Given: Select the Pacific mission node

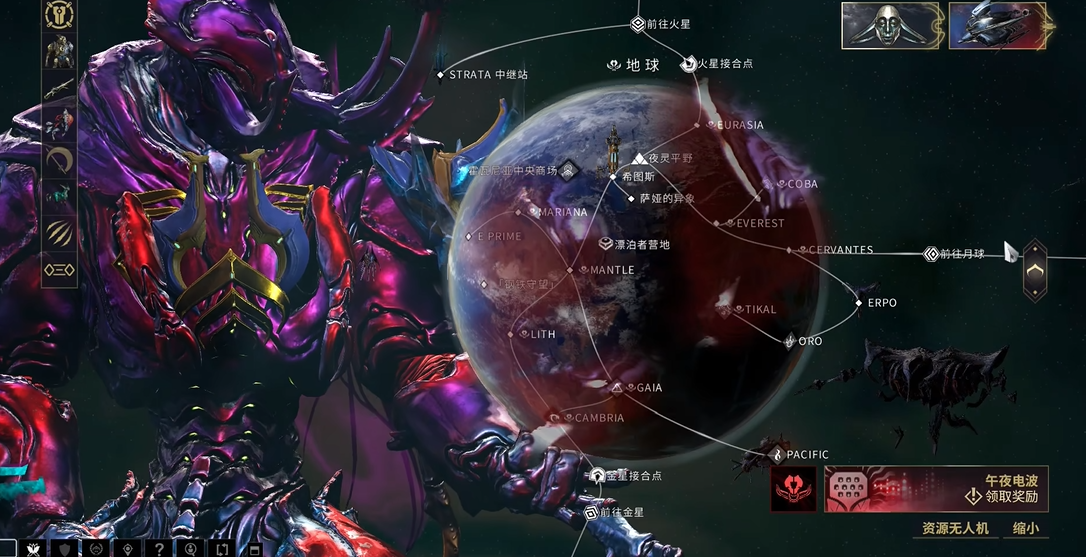Looking at the screenshot, I should pyautogui.click(x=778, y=455).
